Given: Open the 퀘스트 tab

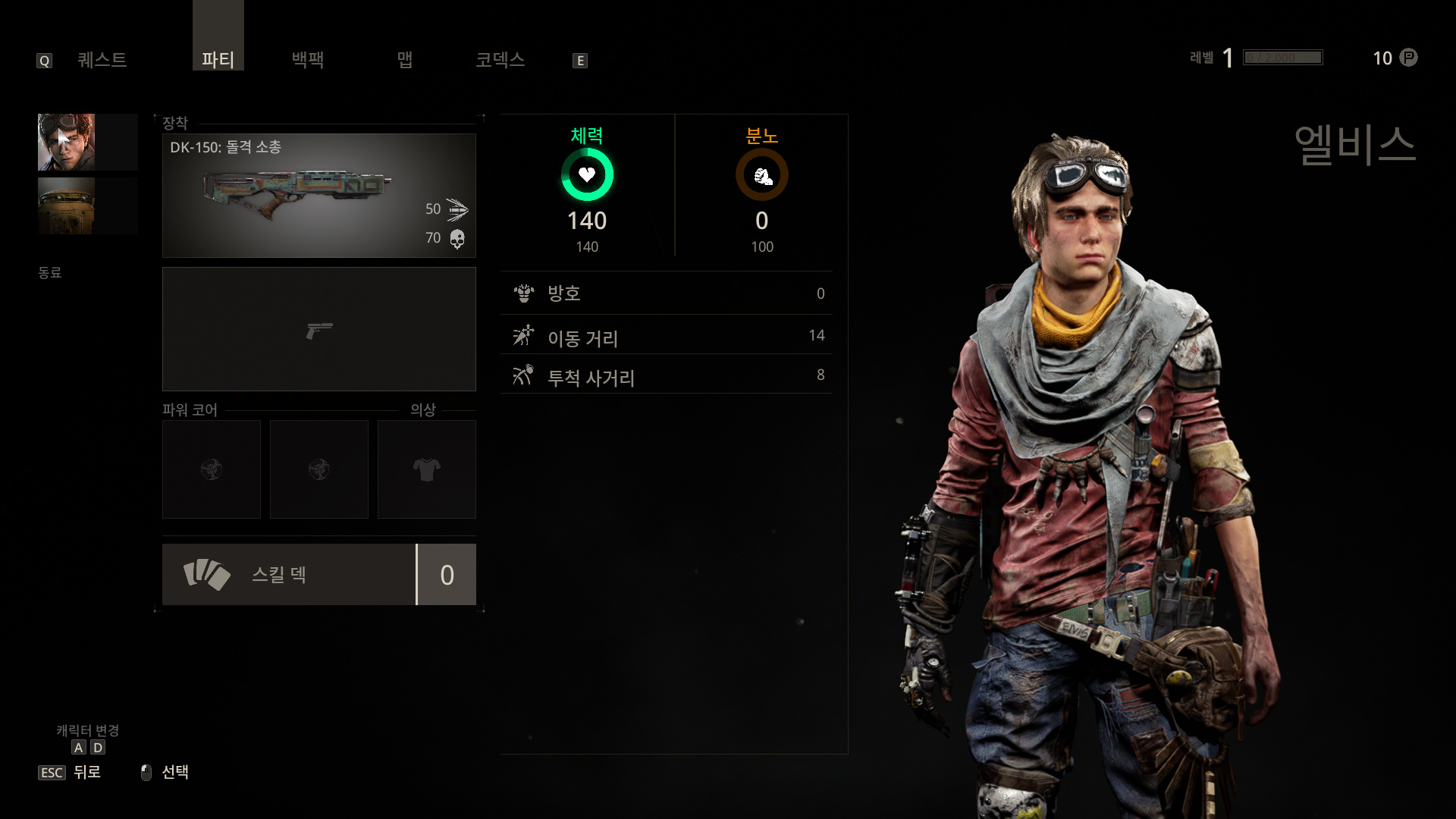Looking at the screenshot, I should 102,60.
